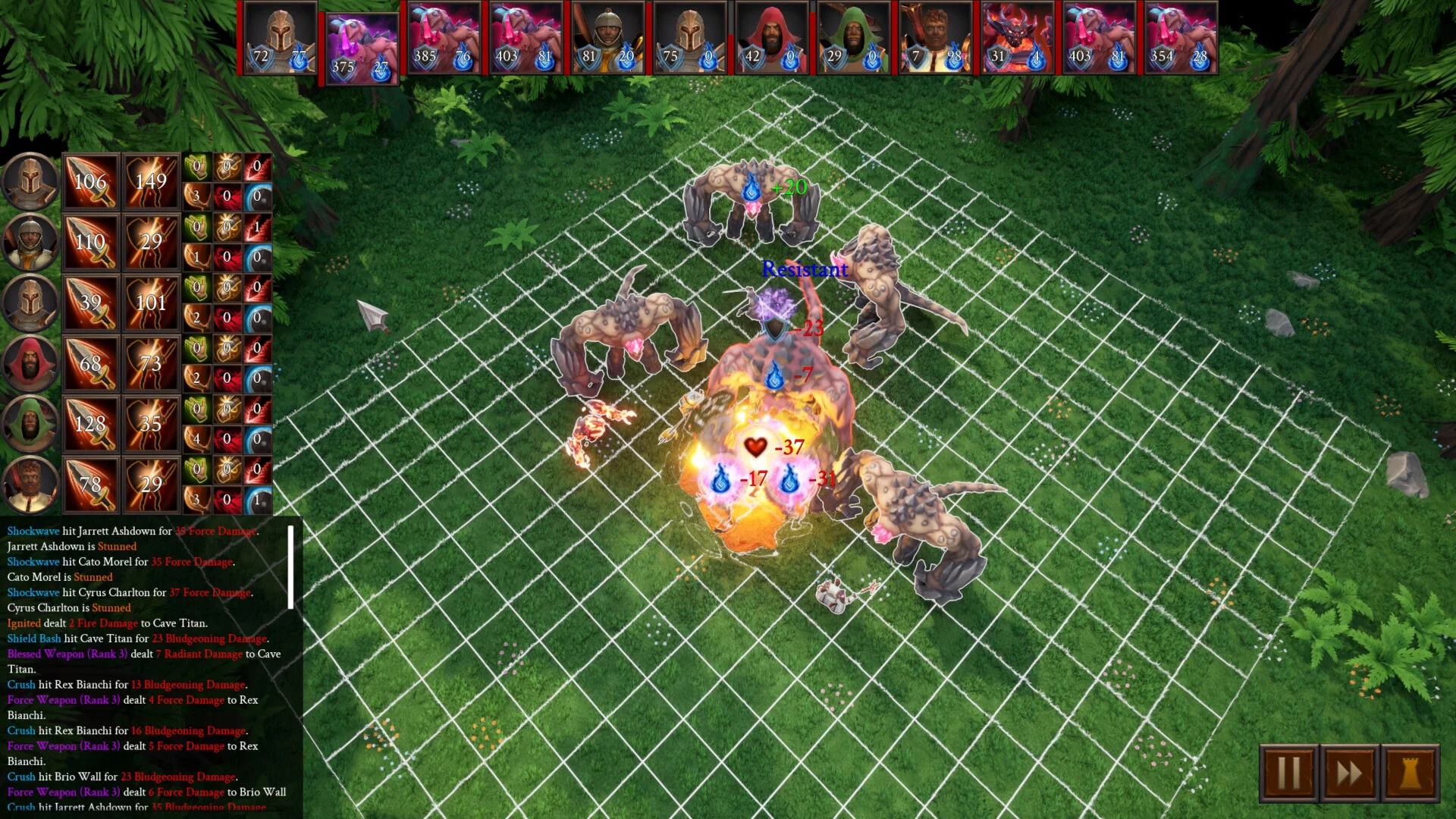Image resolution: width=1456 pixels, height=819 pixels.
Task: Click the chess rook button
Action: (x=1410, y=773)
